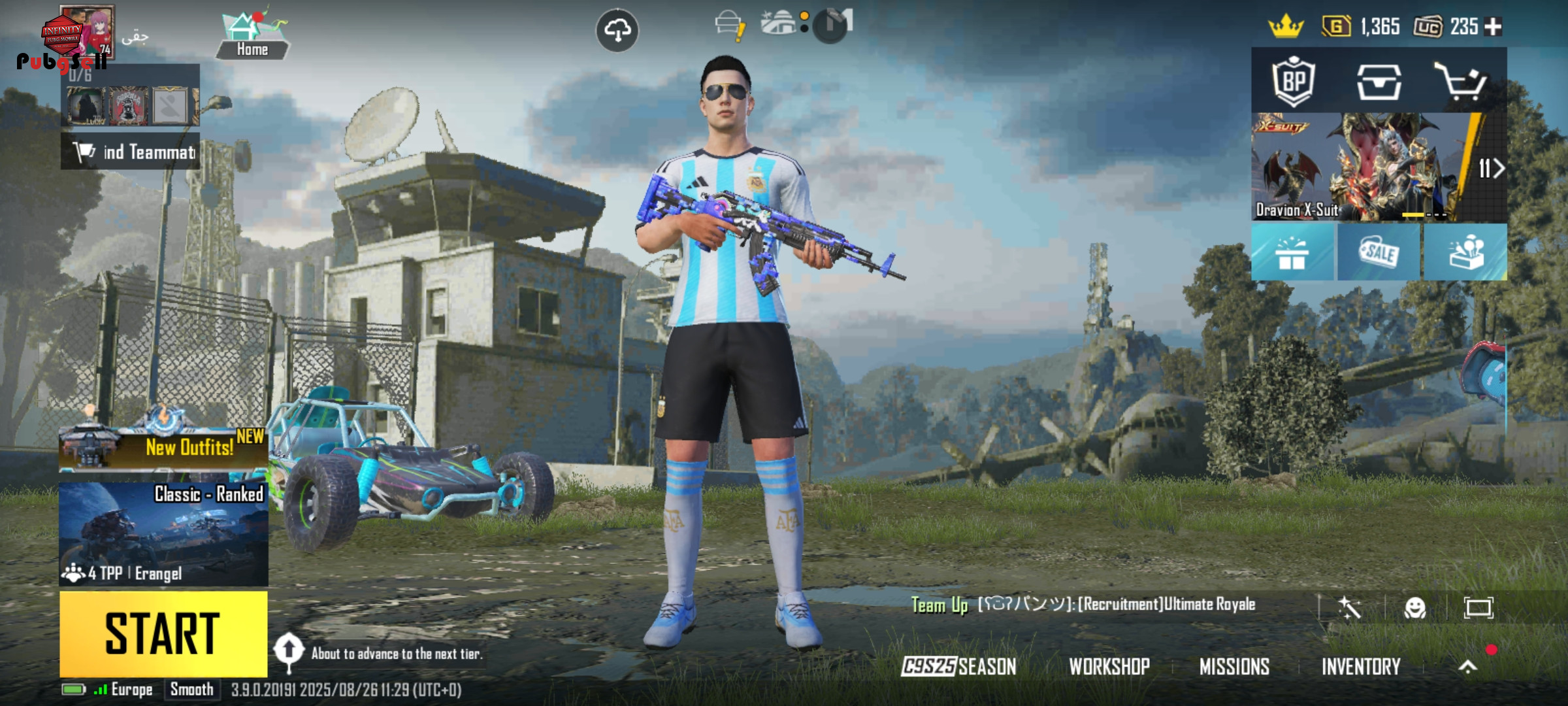This screenshot has height=706, width=1568.
Task: Click the Find Teammates button
Action: [131, 152]
